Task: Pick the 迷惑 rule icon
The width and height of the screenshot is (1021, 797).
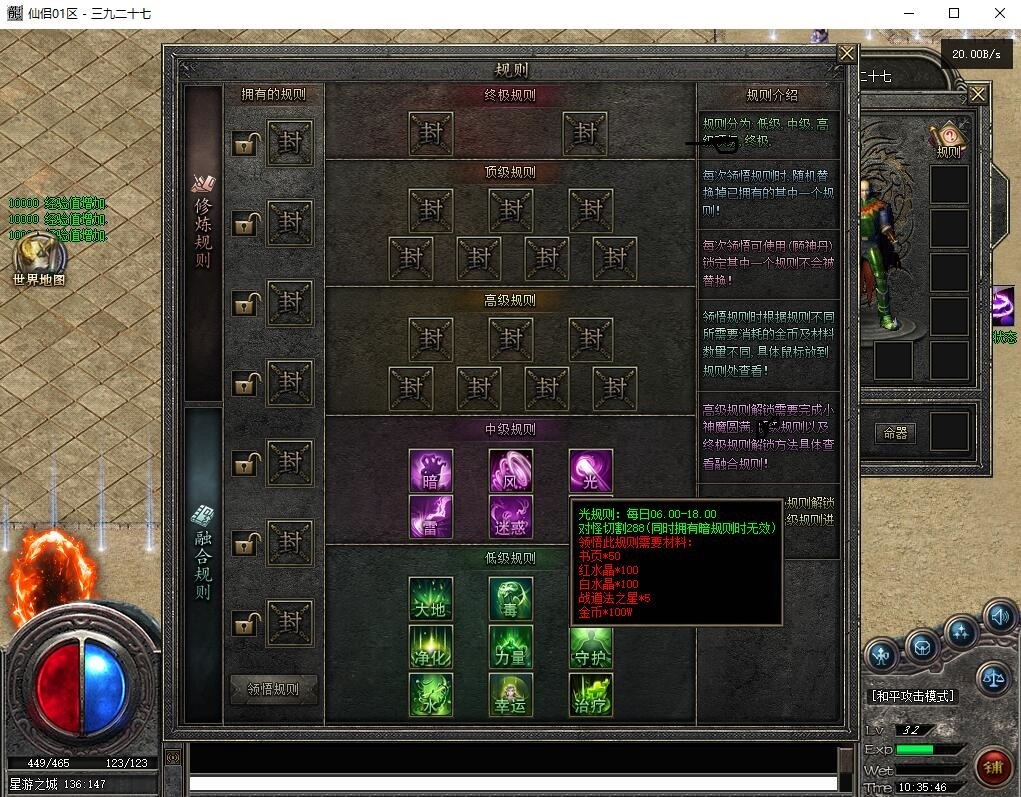Action: 510,517
